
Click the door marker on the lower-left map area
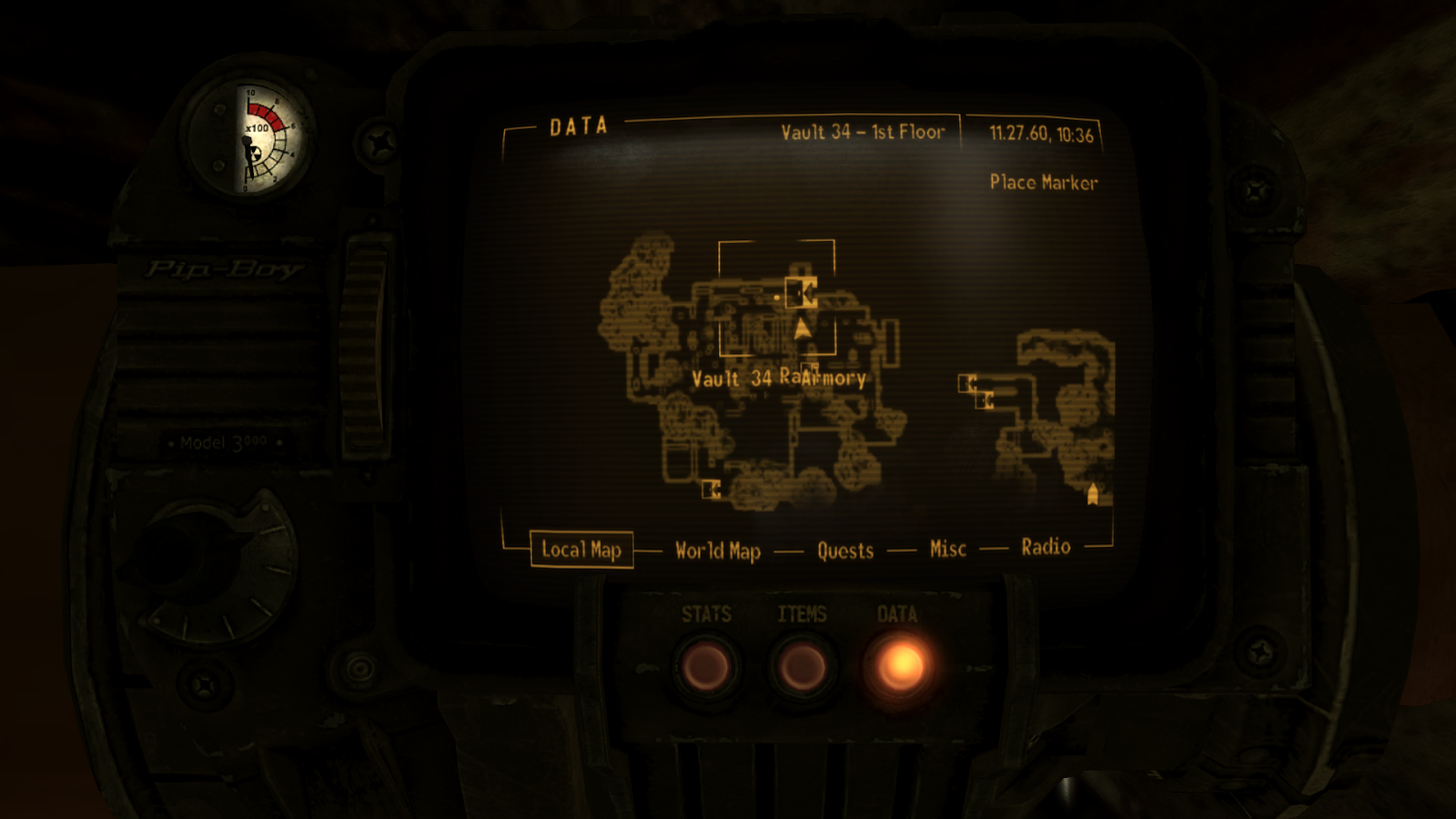713,490
